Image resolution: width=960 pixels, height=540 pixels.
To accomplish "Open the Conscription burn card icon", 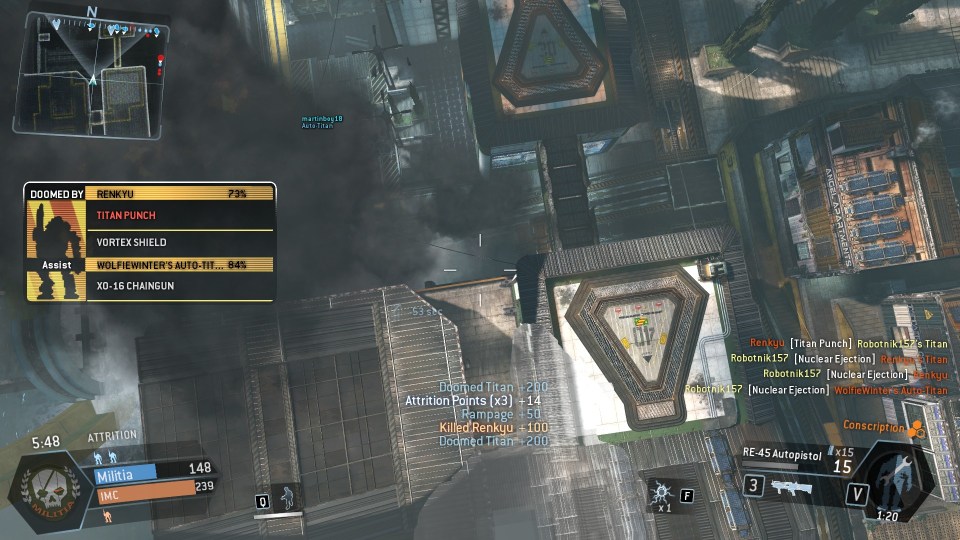I will 916,429.
